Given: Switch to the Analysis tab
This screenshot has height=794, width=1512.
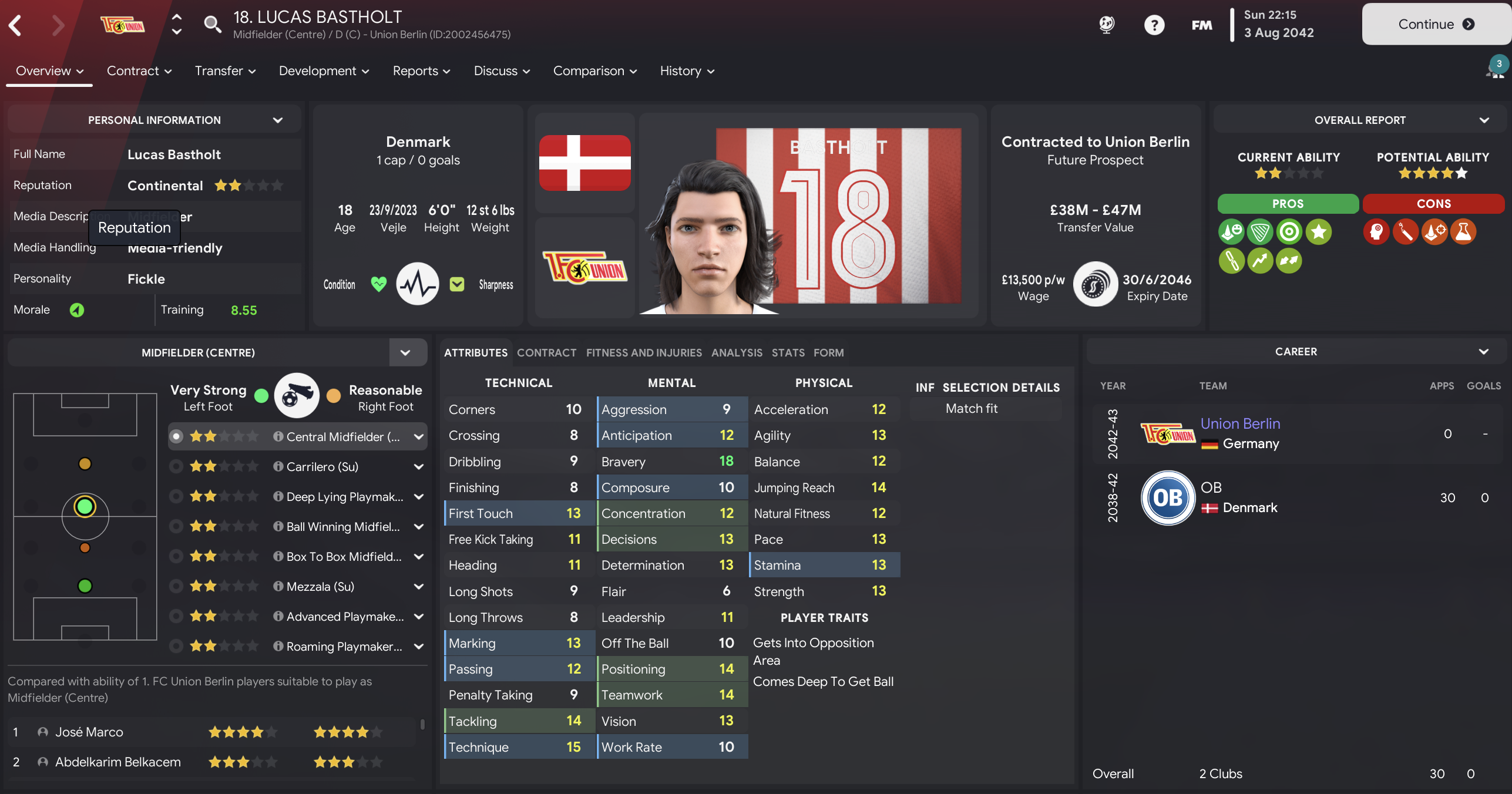Looking at the screenshot, I should 737,352.
